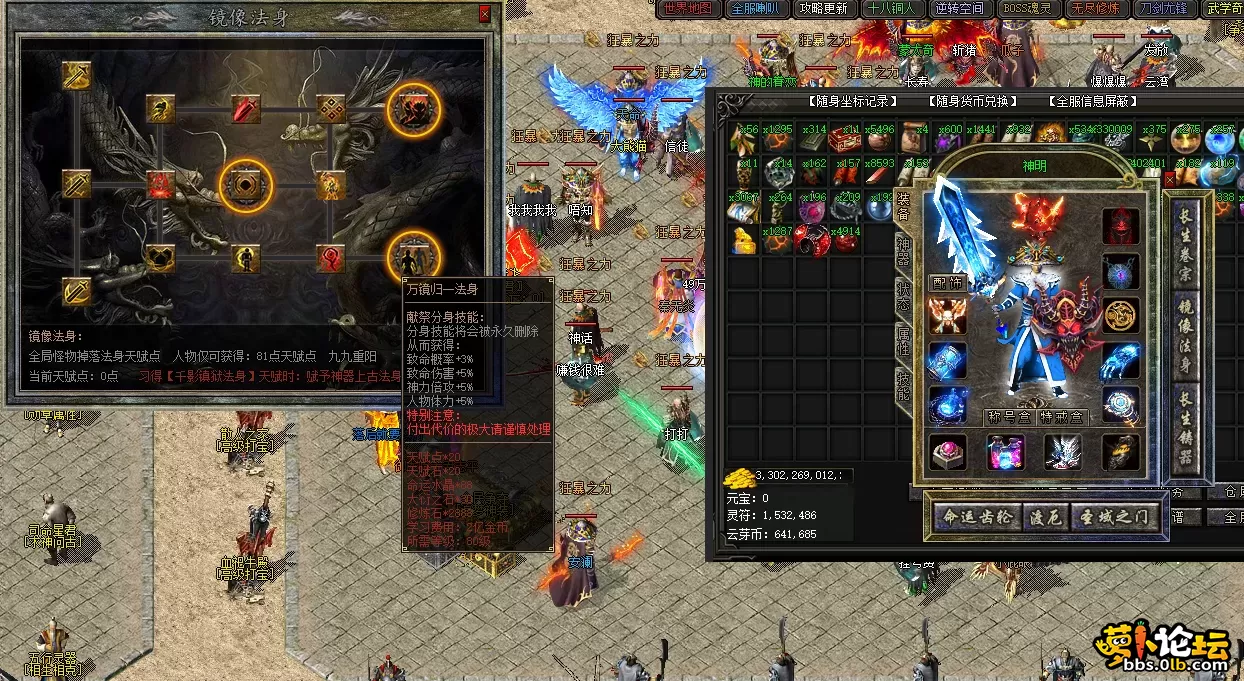Switch to the 属性 attributes tab
The width and height of the screenshot is (1244, 681).
[x=903, y=343]
